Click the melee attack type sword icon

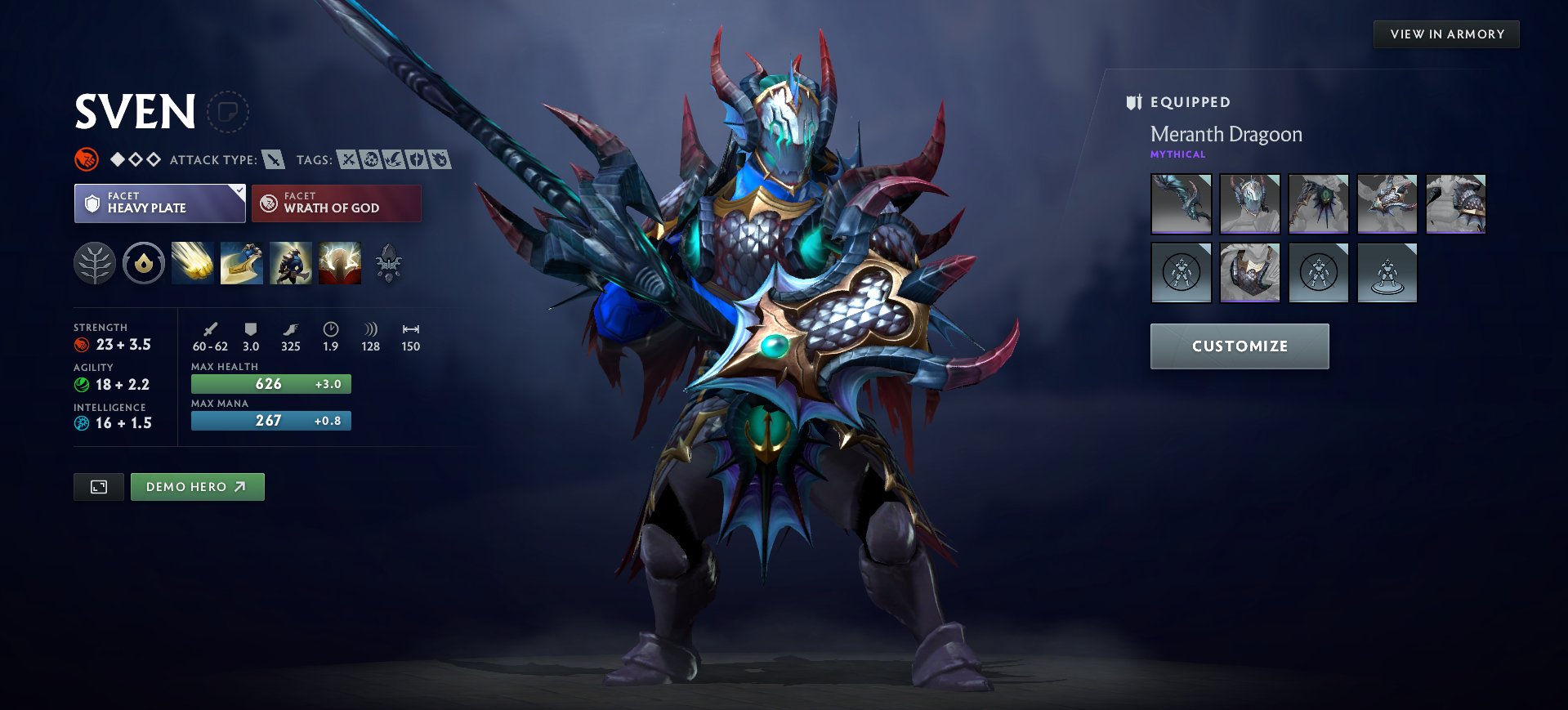point(272,159)
